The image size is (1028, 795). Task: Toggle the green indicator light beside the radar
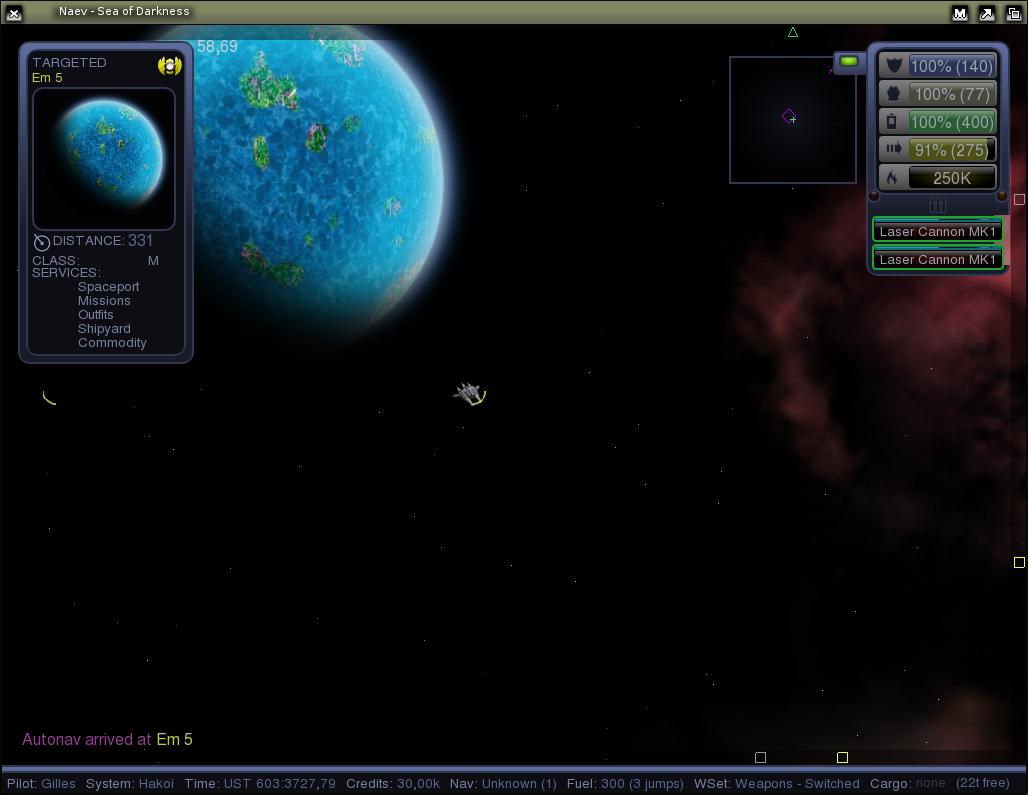(x=849, y=62)
